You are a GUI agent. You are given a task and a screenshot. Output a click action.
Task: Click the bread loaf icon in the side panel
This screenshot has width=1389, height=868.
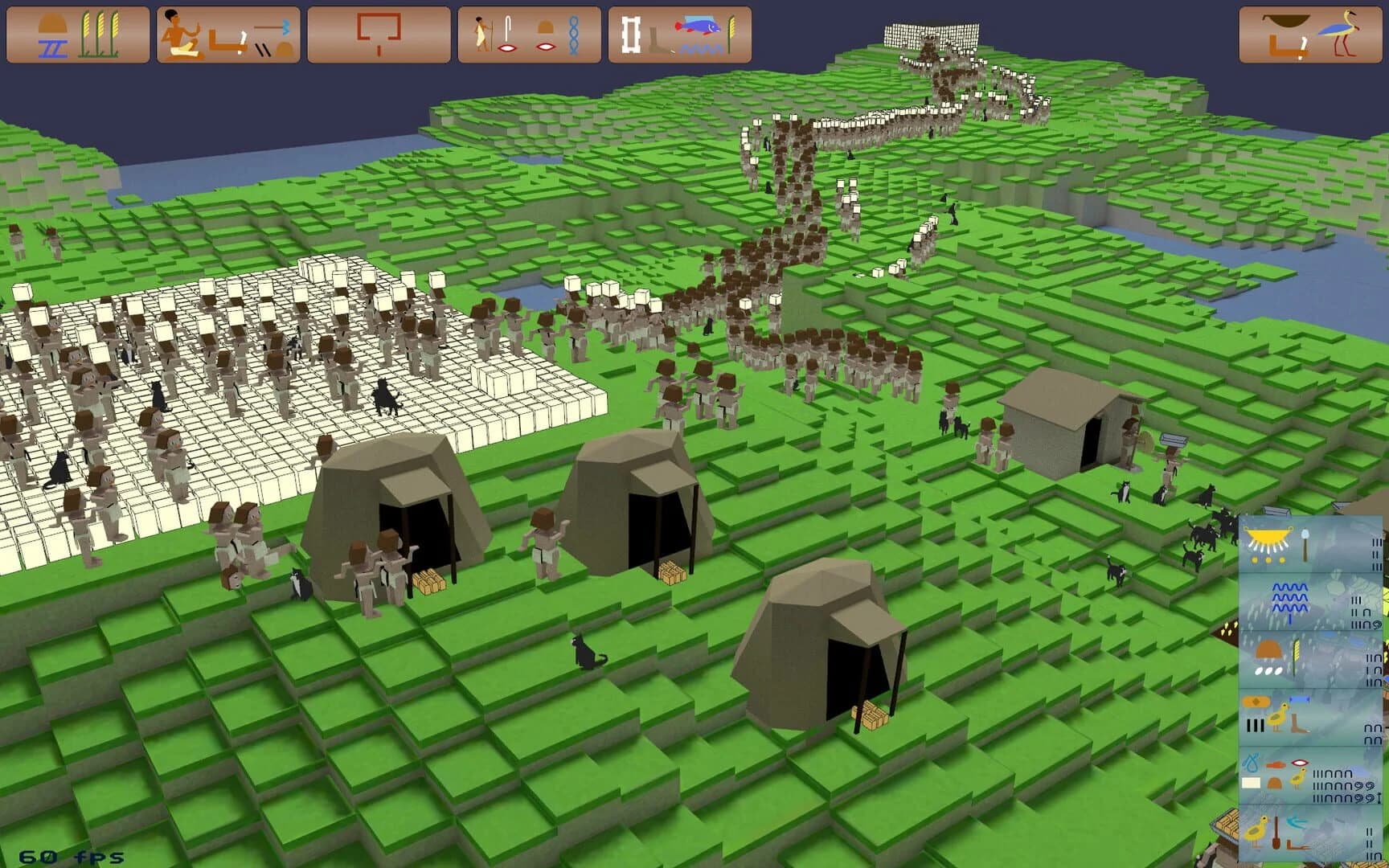1270,649
